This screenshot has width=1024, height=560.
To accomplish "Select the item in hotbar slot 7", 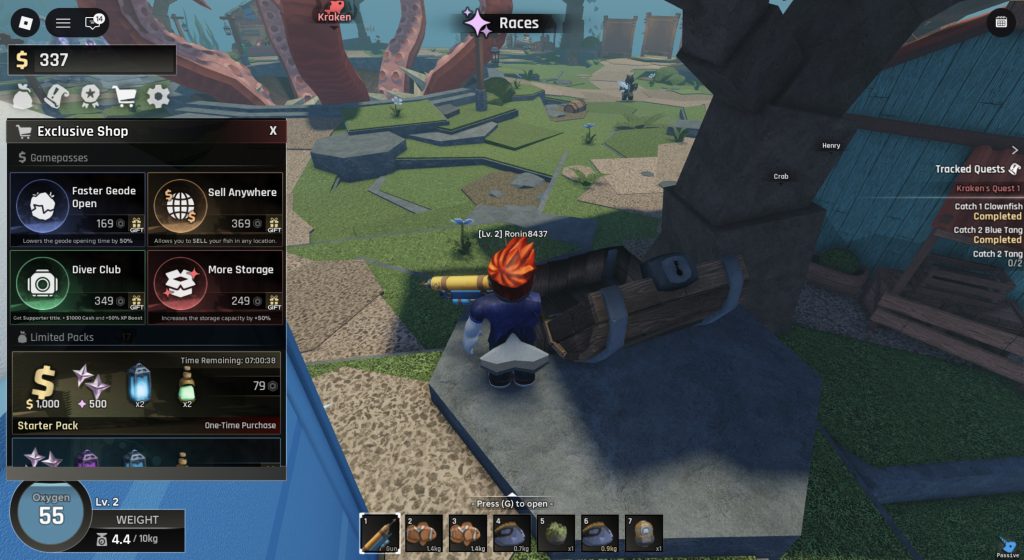I will [x=644, y=533].
